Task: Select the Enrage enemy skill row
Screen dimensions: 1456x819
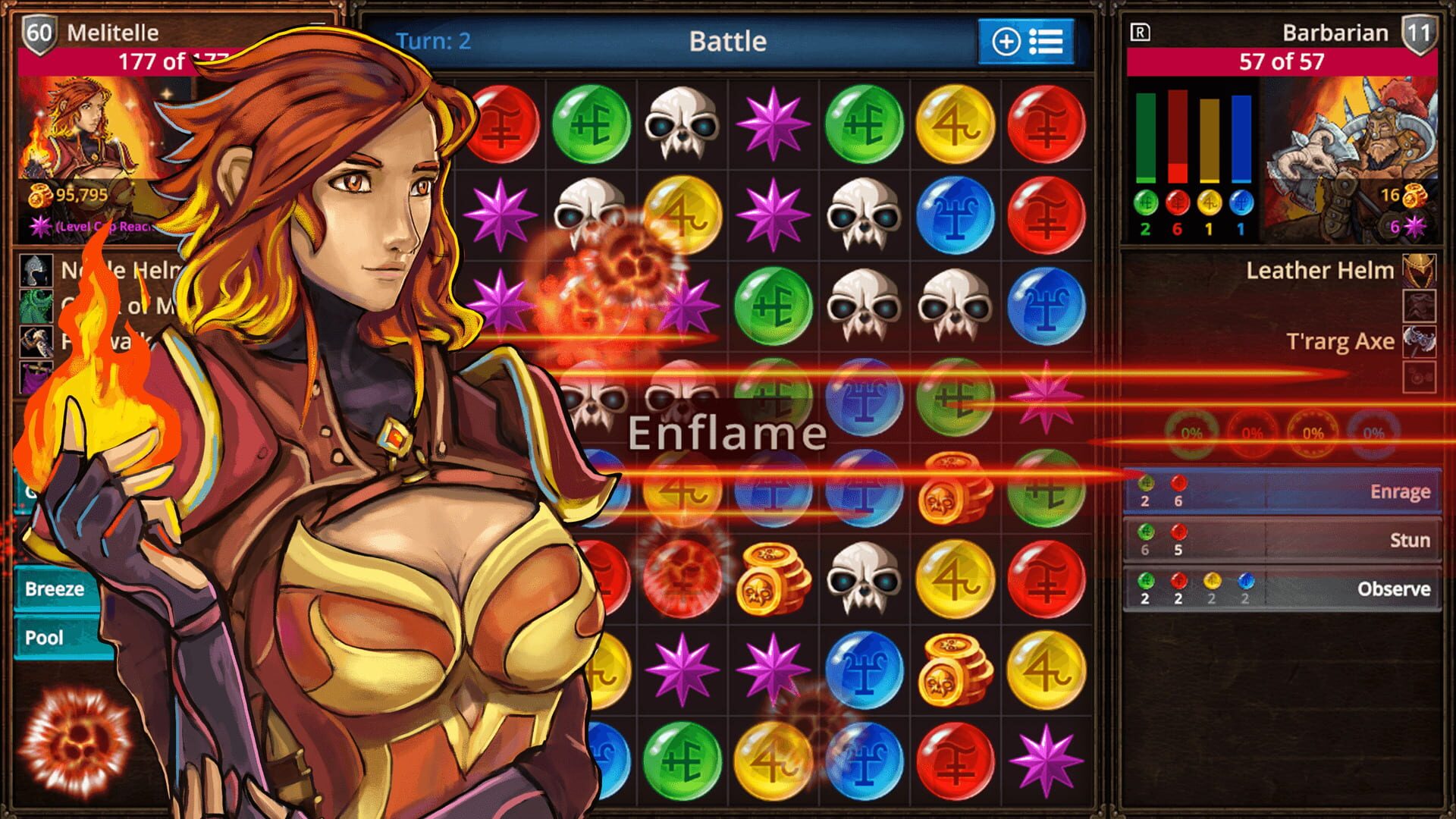Action: 1282,491
